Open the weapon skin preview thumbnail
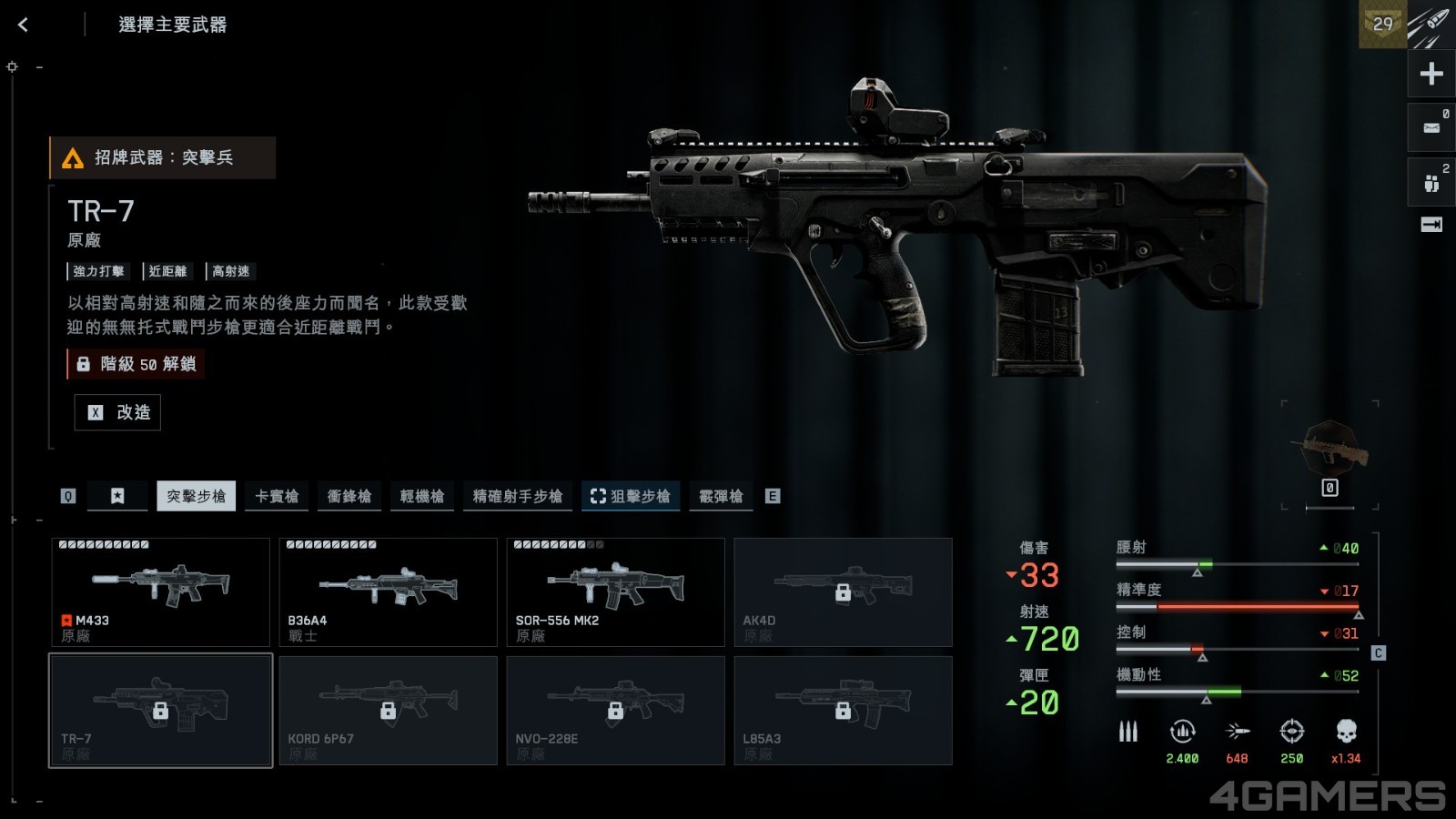This screenshot has width=1456, height=819. (x=1330, y=448)
